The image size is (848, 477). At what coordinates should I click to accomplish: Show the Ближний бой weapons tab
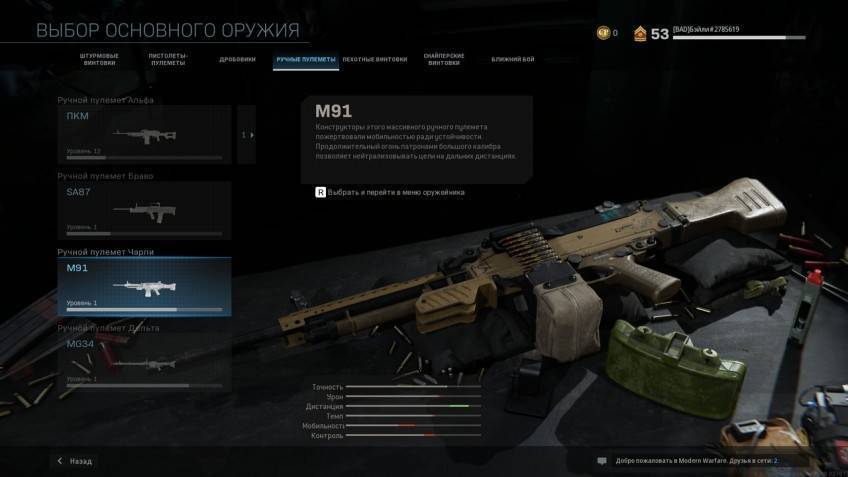tap(513, 59)
